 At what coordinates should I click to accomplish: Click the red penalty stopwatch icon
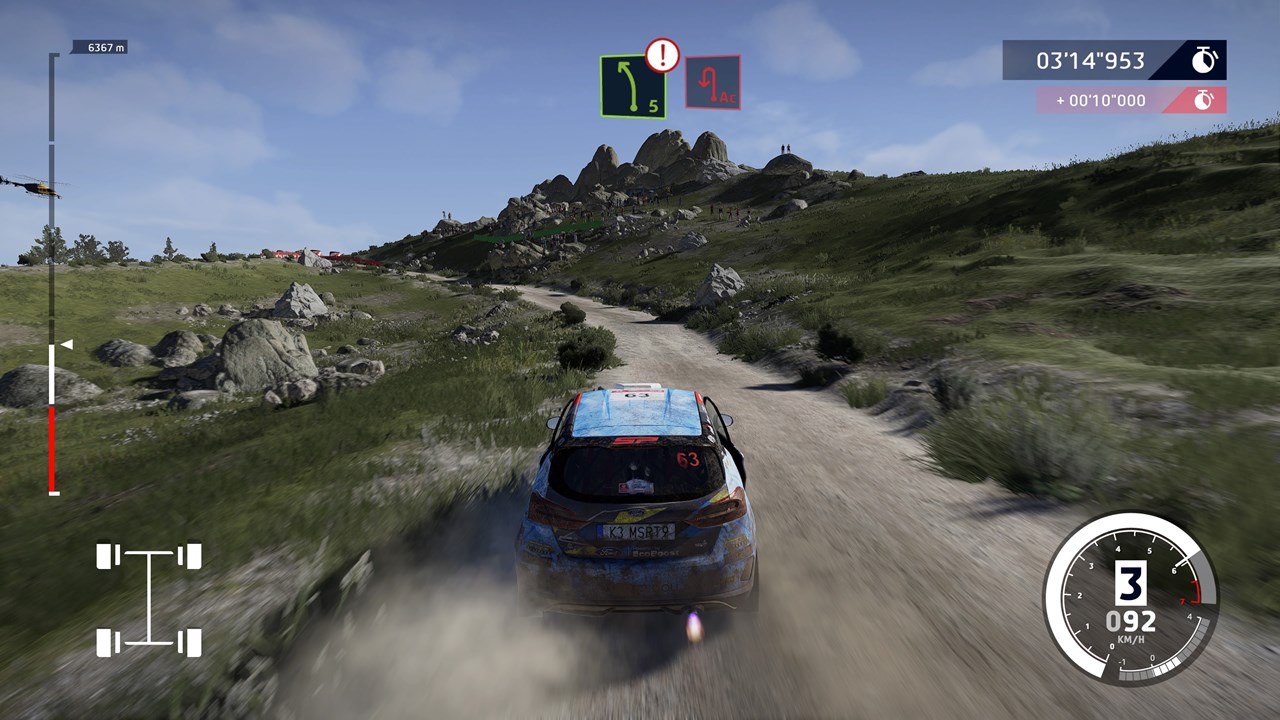1205,100
